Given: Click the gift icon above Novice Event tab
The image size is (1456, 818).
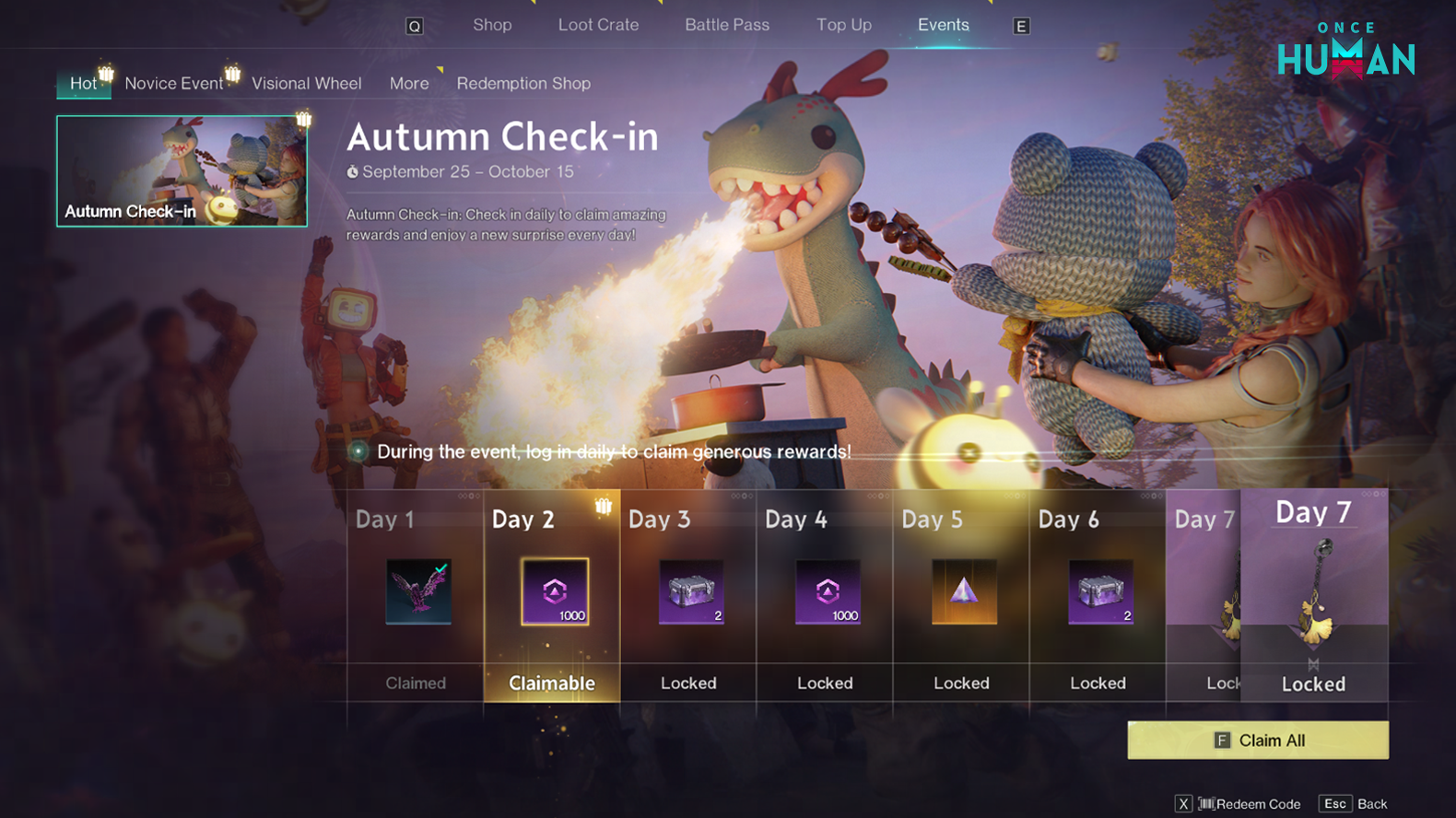Looking at the screenshot, I should tap(232, 72).
